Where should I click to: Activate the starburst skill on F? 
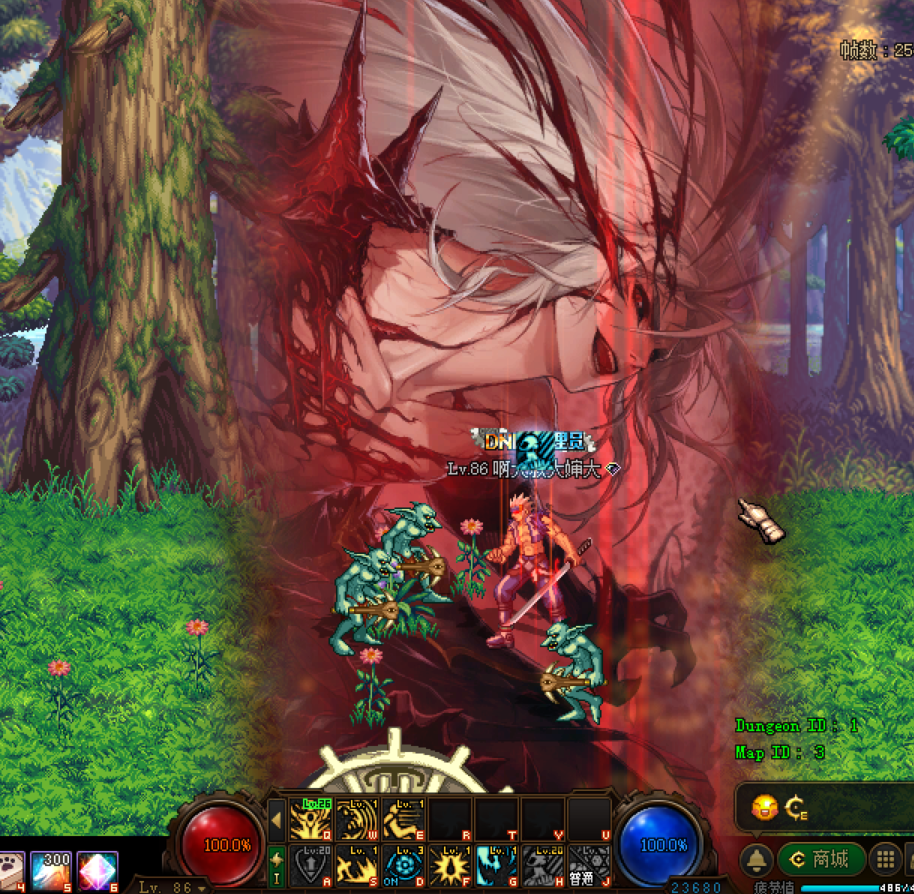click(448, 865)
